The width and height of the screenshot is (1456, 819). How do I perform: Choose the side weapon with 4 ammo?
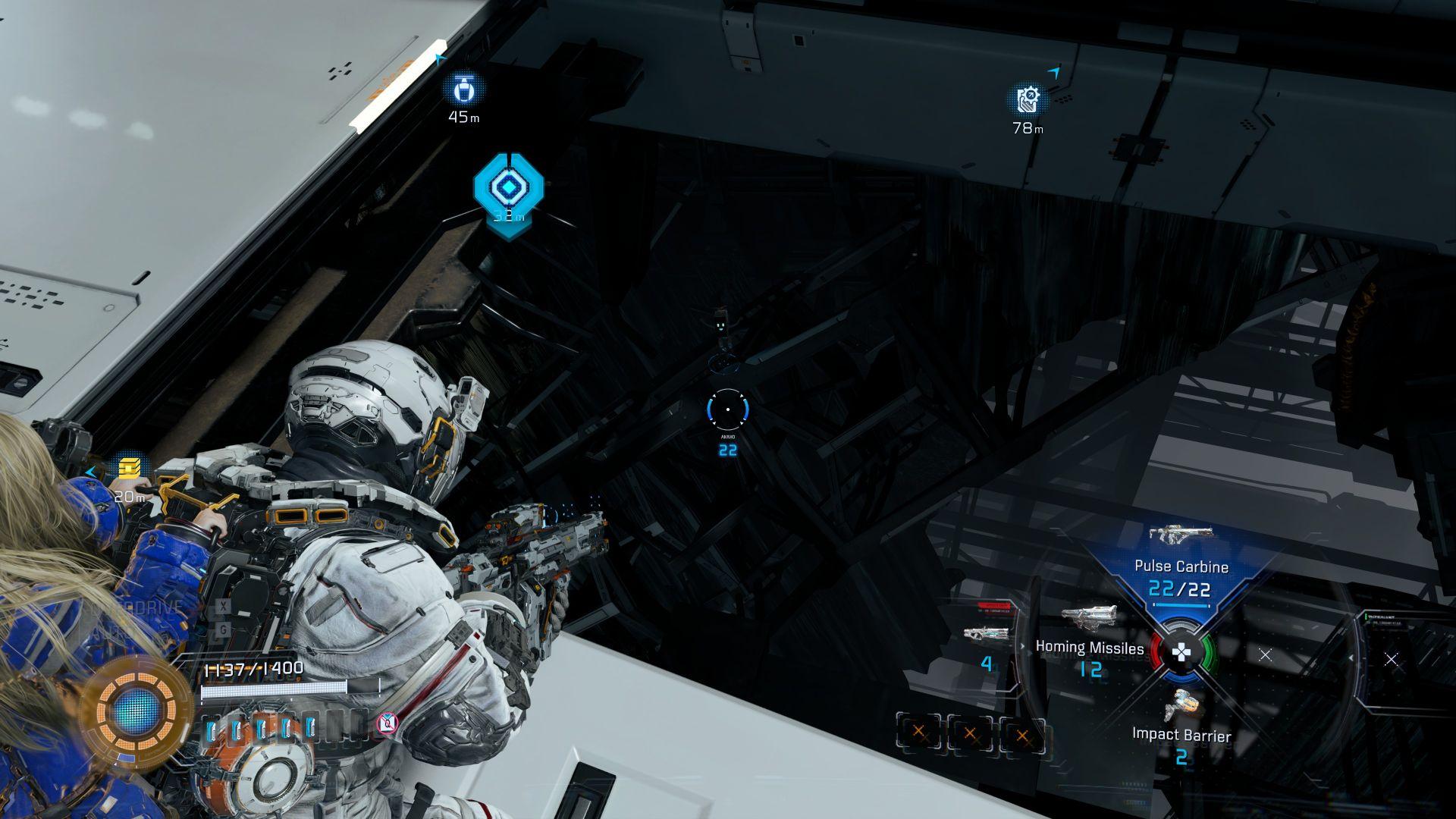[x=981, y=635]
